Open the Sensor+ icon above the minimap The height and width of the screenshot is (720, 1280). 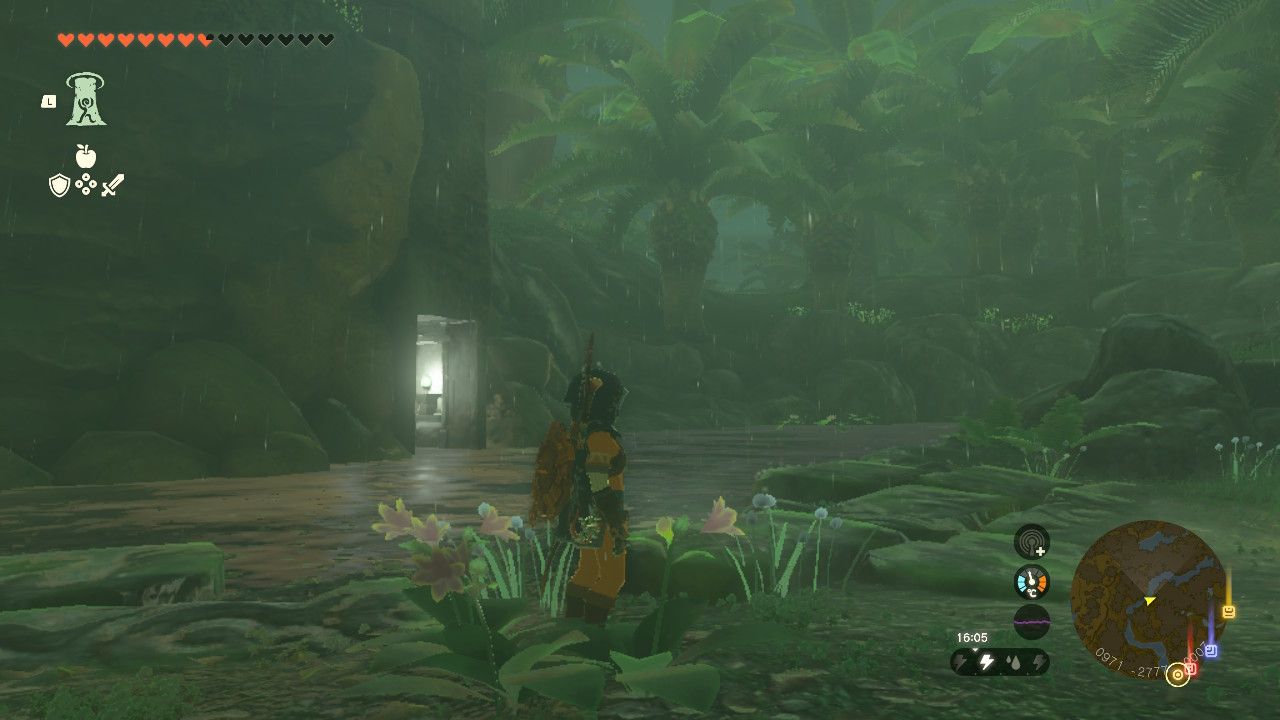(x=1031, y=542)
